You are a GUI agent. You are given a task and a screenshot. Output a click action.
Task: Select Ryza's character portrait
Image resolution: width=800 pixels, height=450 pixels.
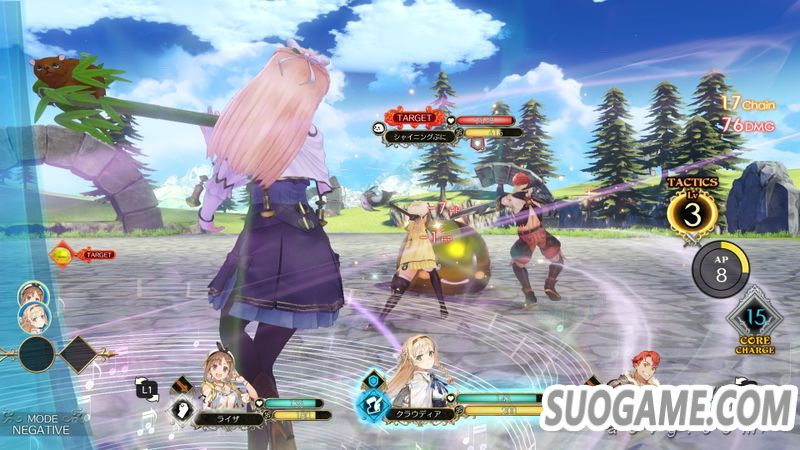226,372
